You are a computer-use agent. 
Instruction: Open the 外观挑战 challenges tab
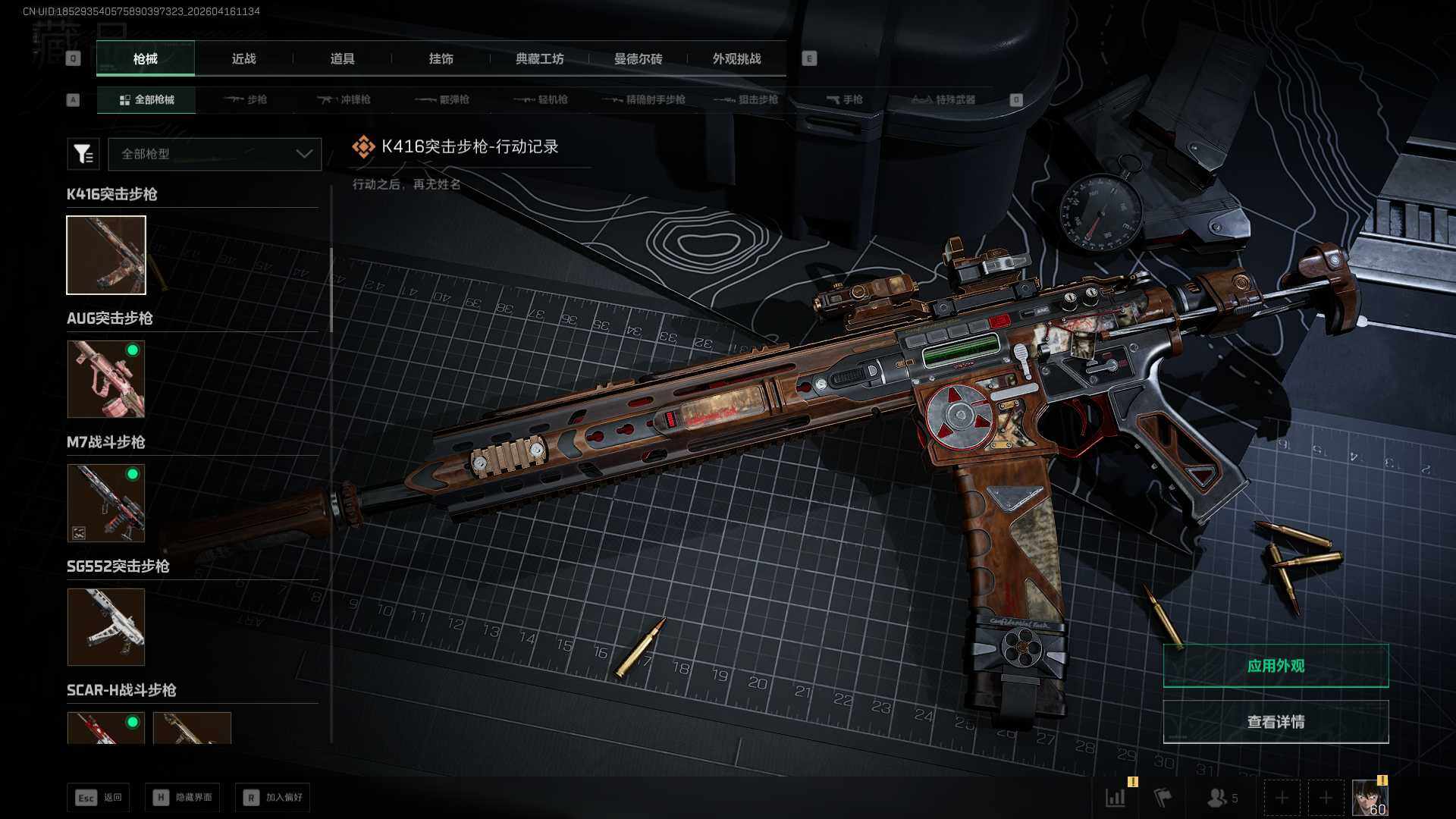736,58
